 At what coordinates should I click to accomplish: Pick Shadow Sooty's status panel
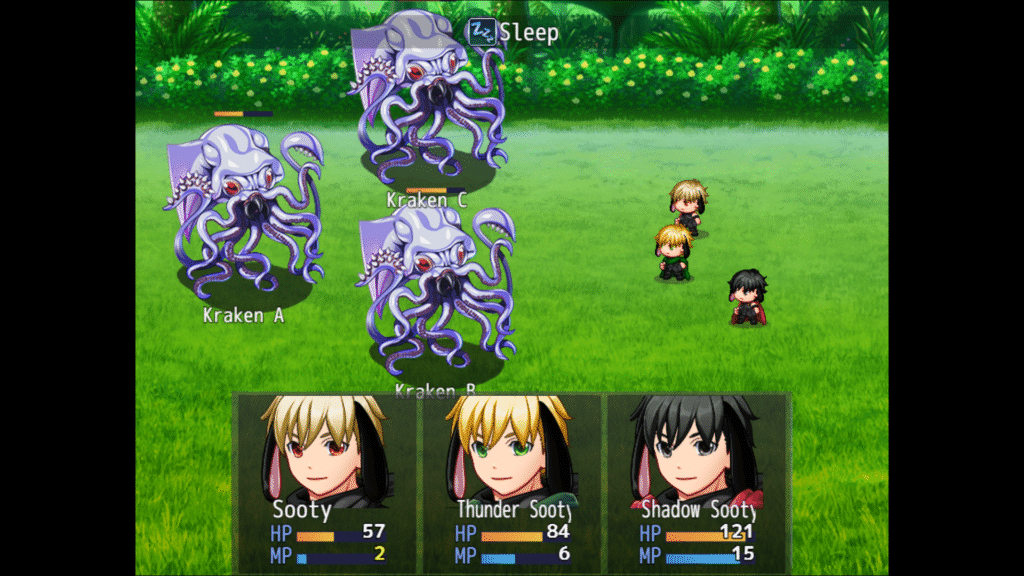coord(698,480)
